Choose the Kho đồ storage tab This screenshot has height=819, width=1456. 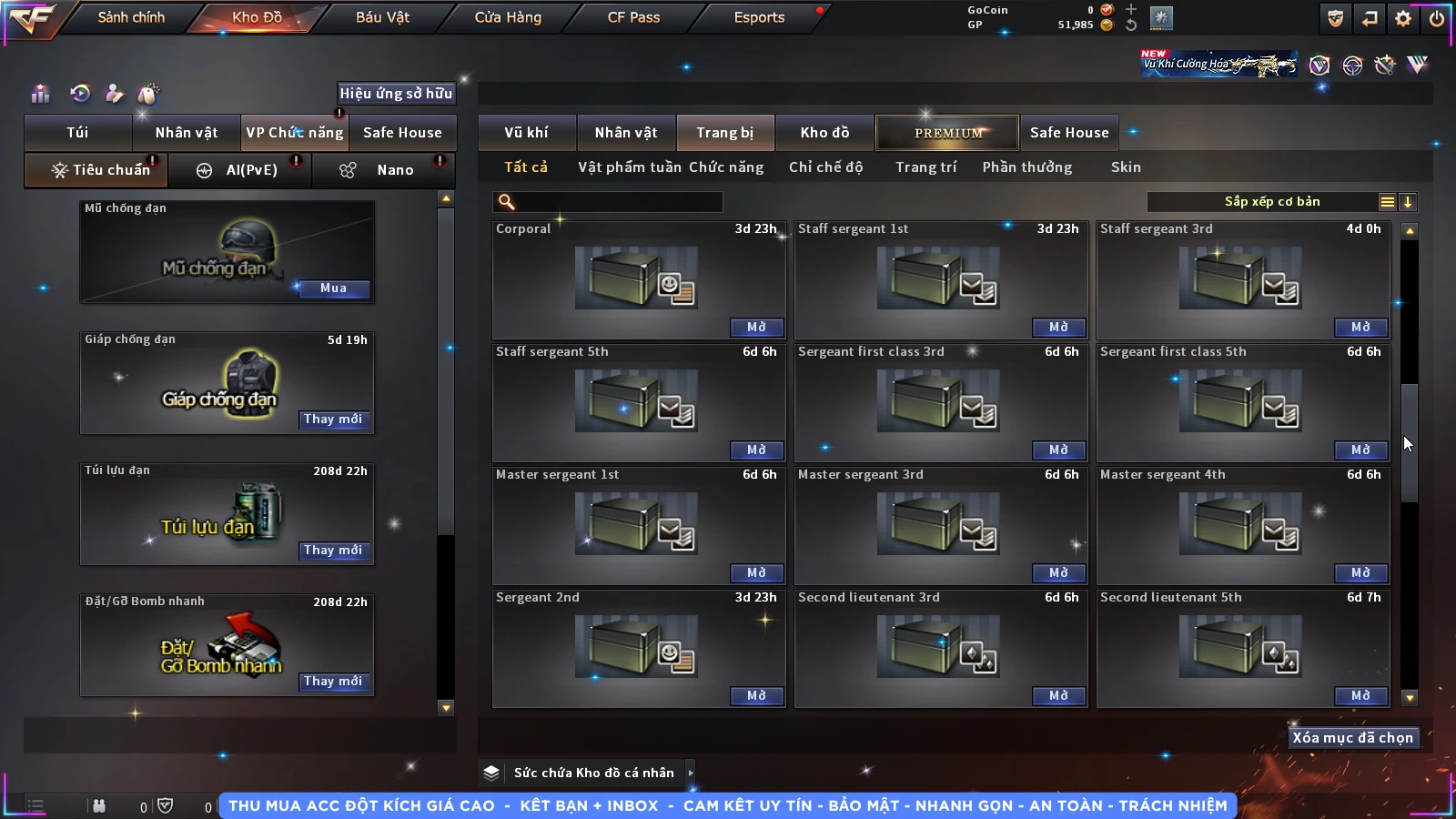(x=824, y=133)
